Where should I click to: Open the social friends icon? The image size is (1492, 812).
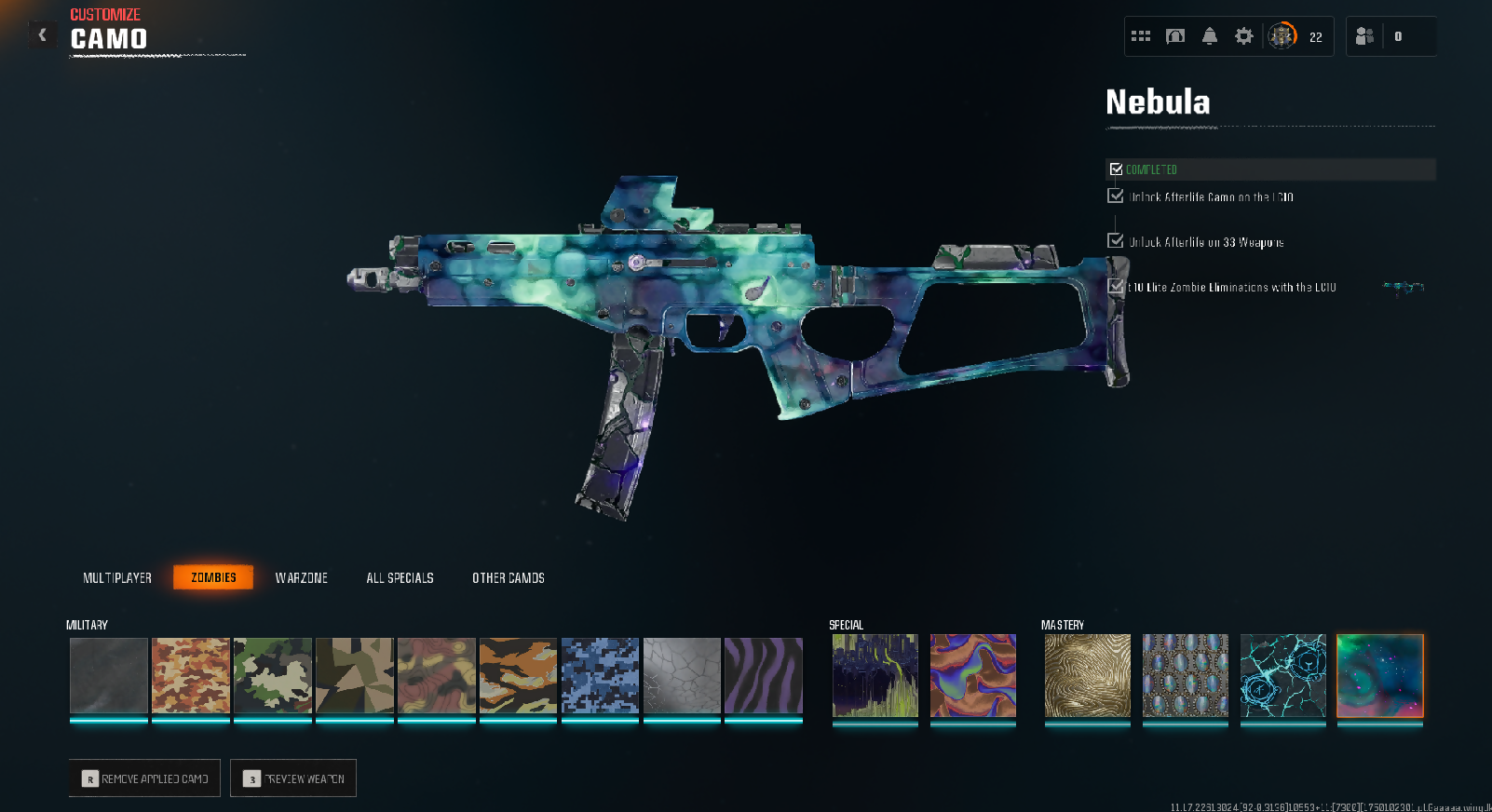[x=1365, y=36]
